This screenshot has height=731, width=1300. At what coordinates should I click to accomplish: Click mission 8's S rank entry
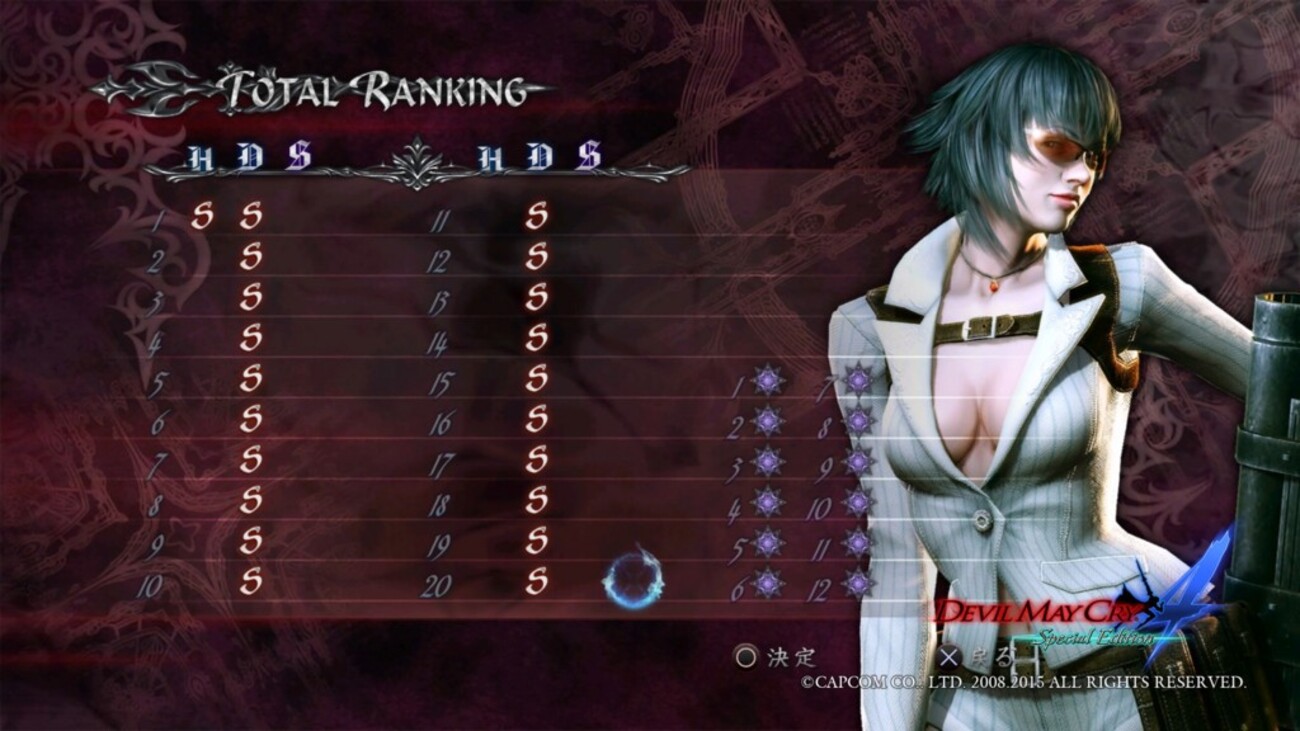(x=250, y=500)
